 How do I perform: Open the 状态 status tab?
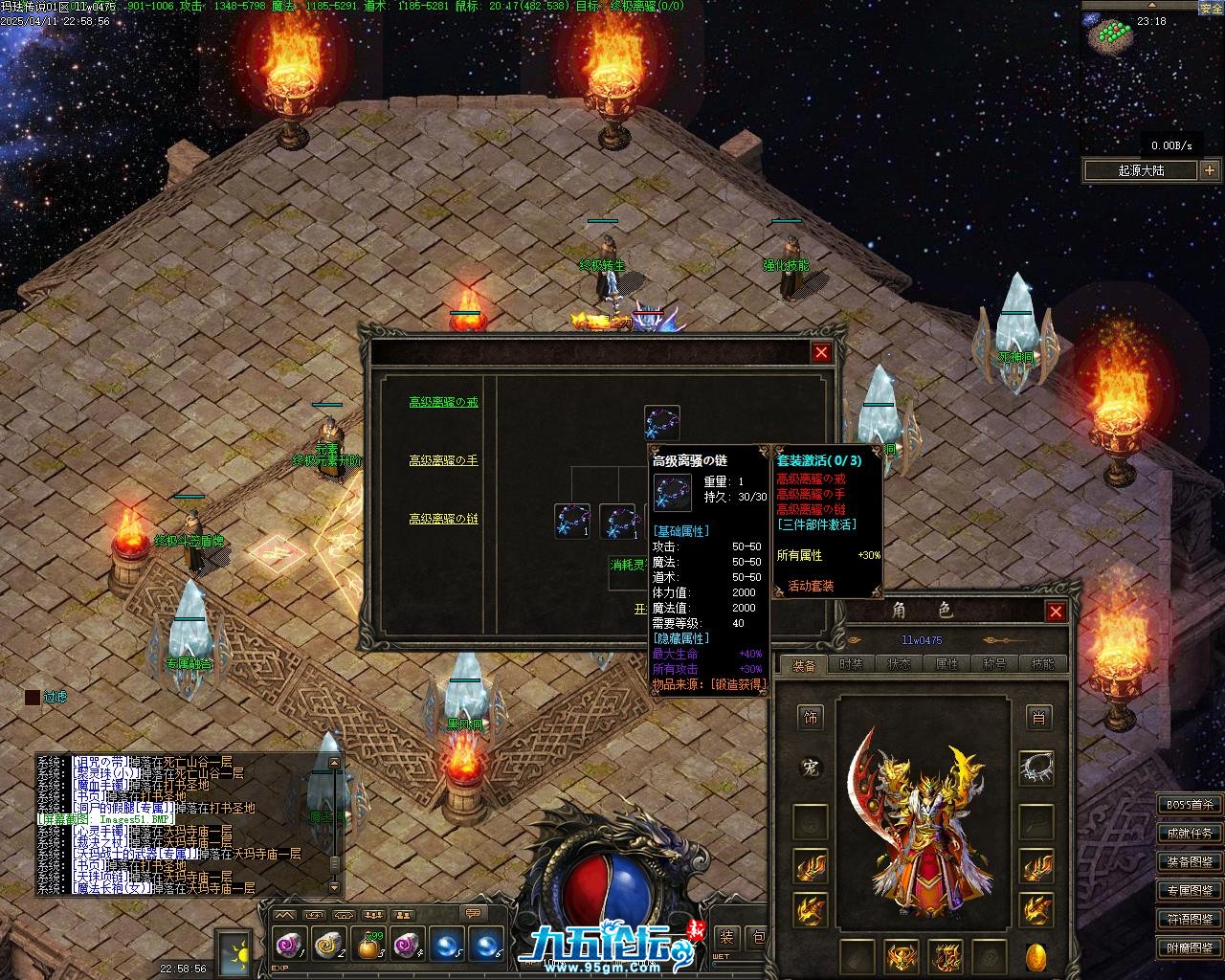tap(899, 664)
